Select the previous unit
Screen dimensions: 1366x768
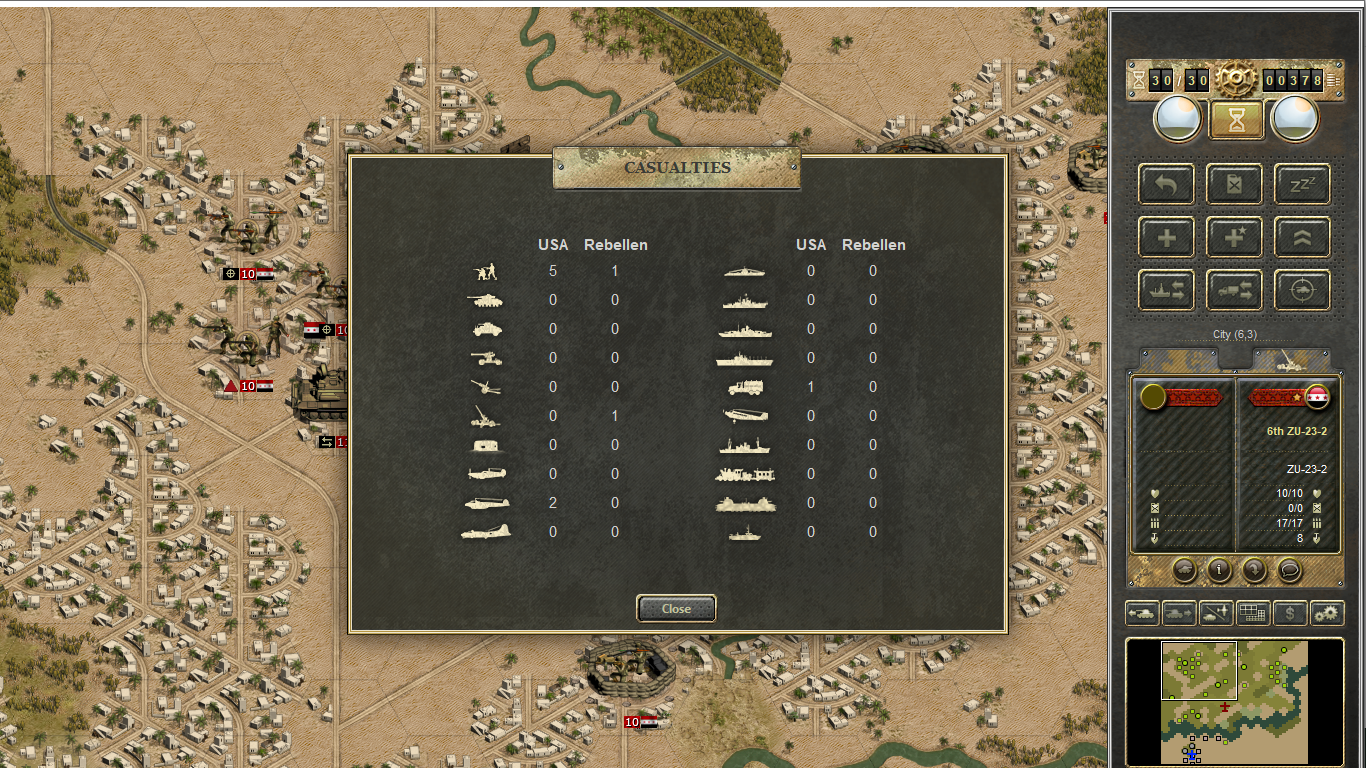click(x=1142, y=613)
